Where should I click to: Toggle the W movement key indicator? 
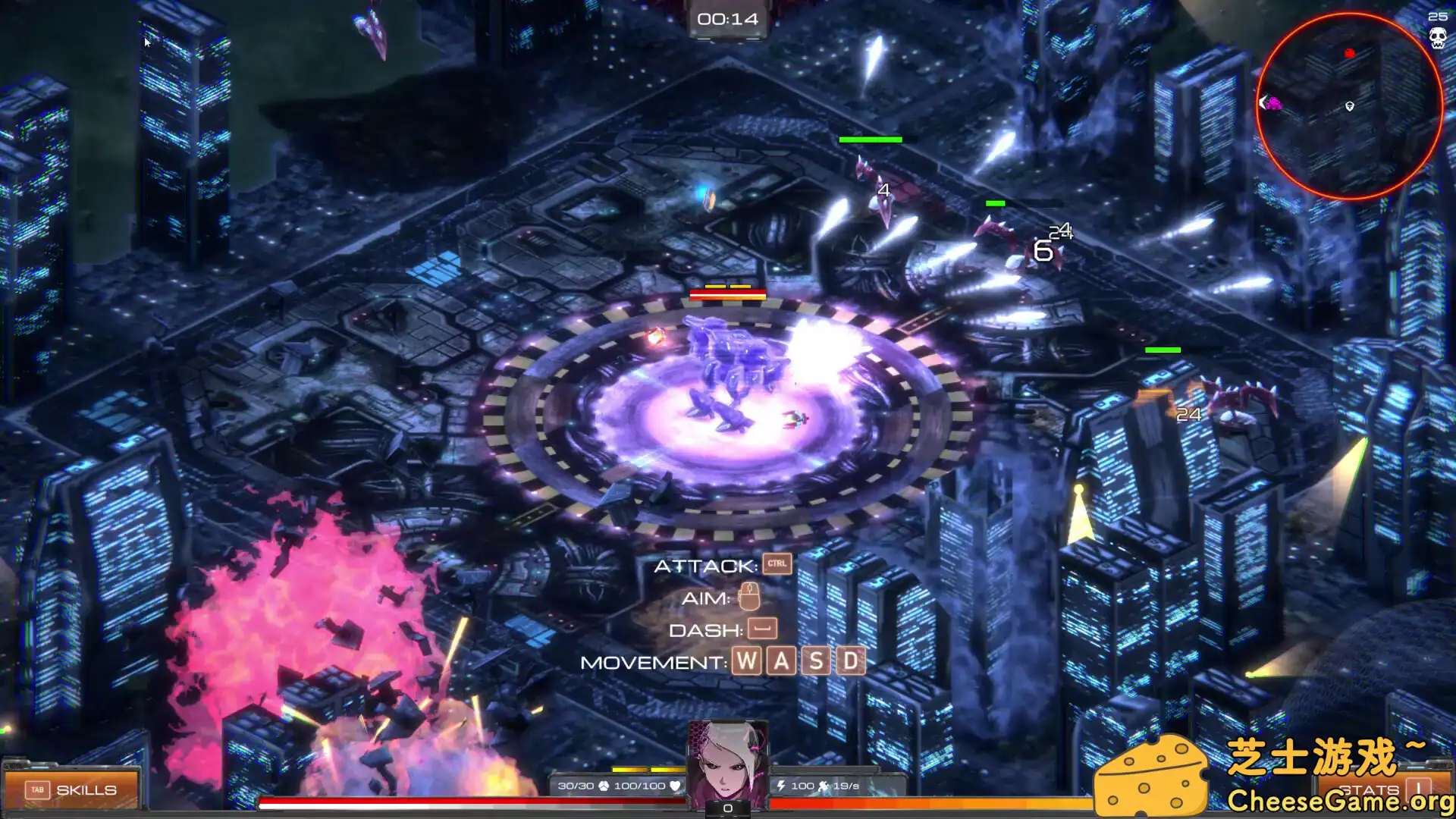(747, 661)
